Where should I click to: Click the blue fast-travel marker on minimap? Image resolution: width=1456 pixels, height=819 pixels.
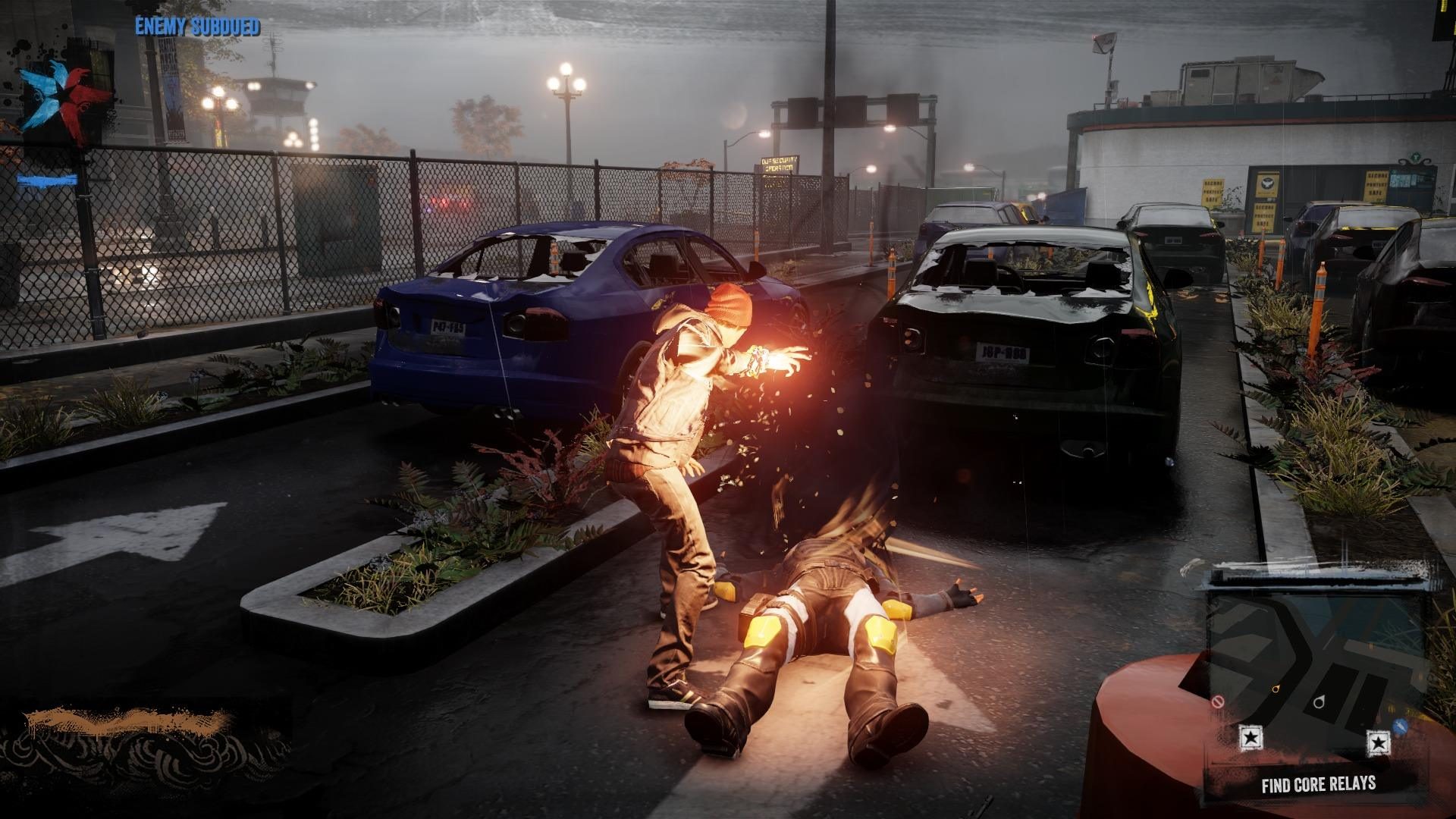(x=1401, y=726)
